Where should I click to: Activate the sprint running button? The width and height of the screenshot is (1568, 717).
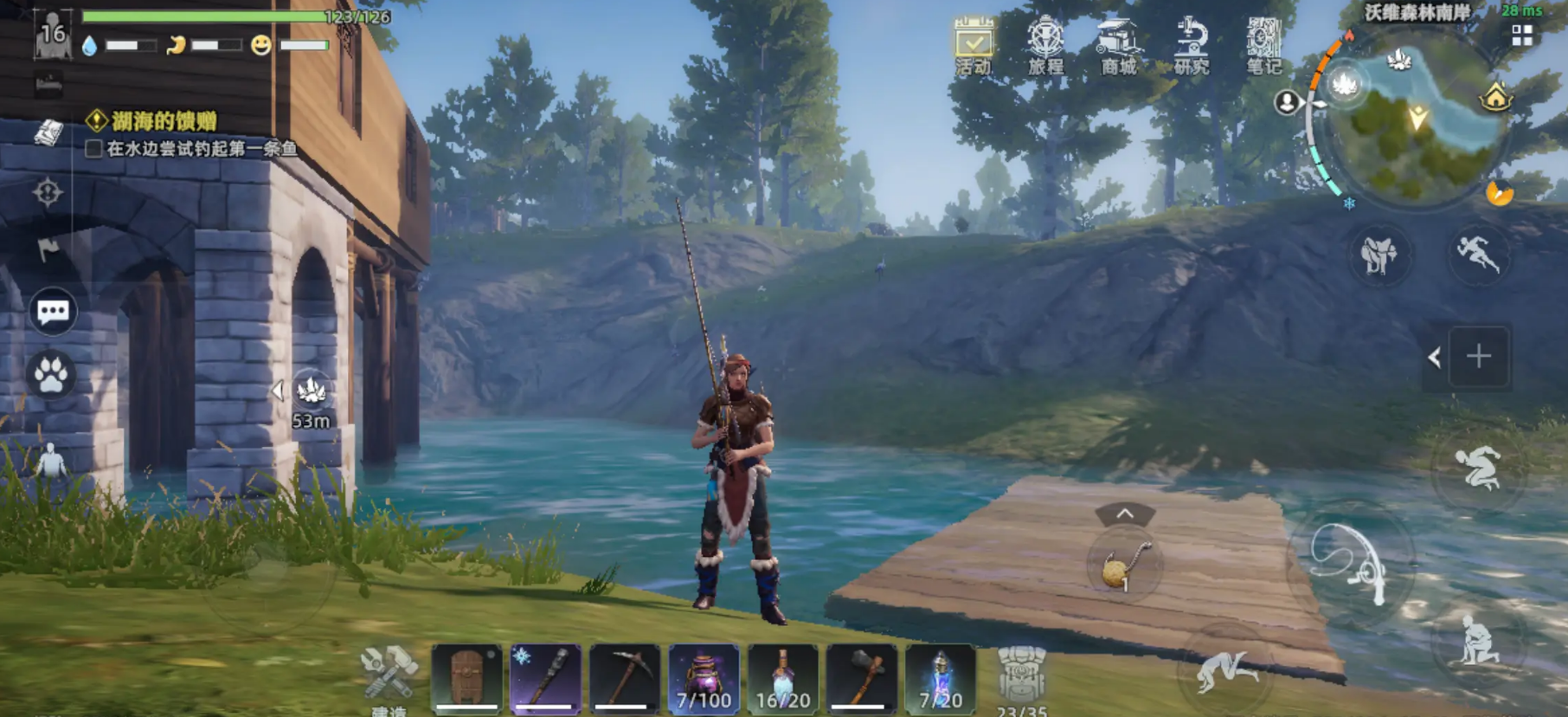[x=1478, y=252]
